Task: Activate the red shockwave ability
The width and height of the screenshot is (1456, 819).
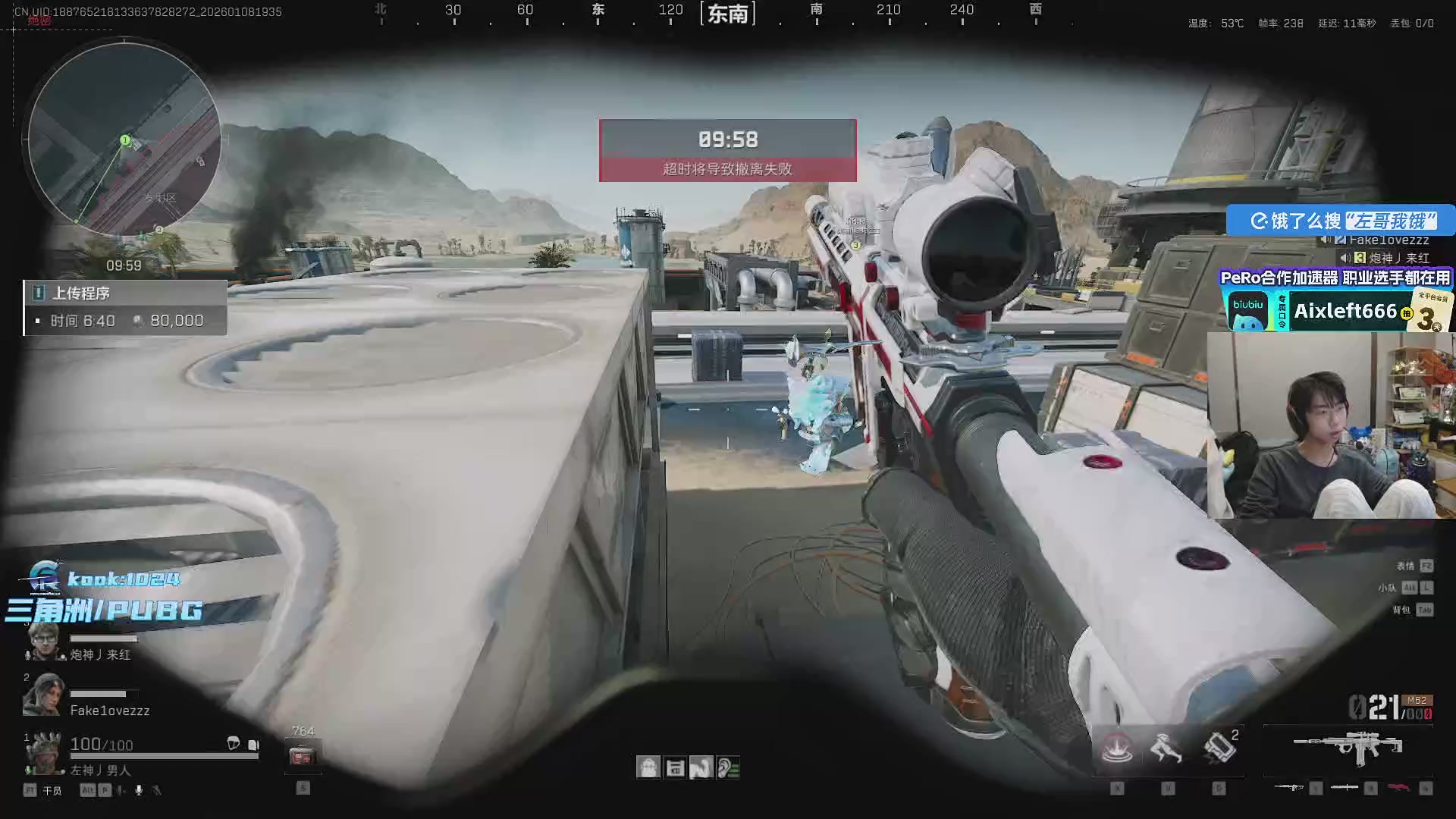Action: point(1117,748)
